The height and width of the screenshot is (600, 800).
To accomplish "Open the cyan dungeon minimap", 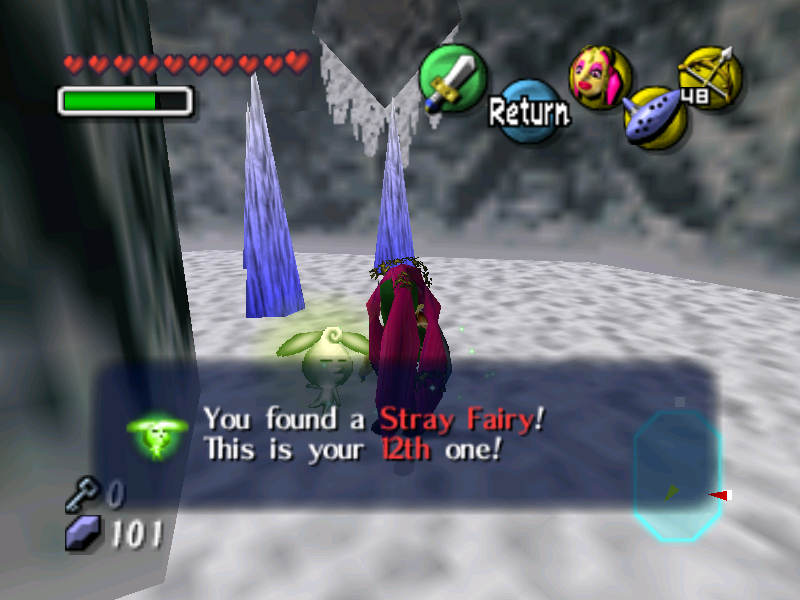I will coord(677,475).
